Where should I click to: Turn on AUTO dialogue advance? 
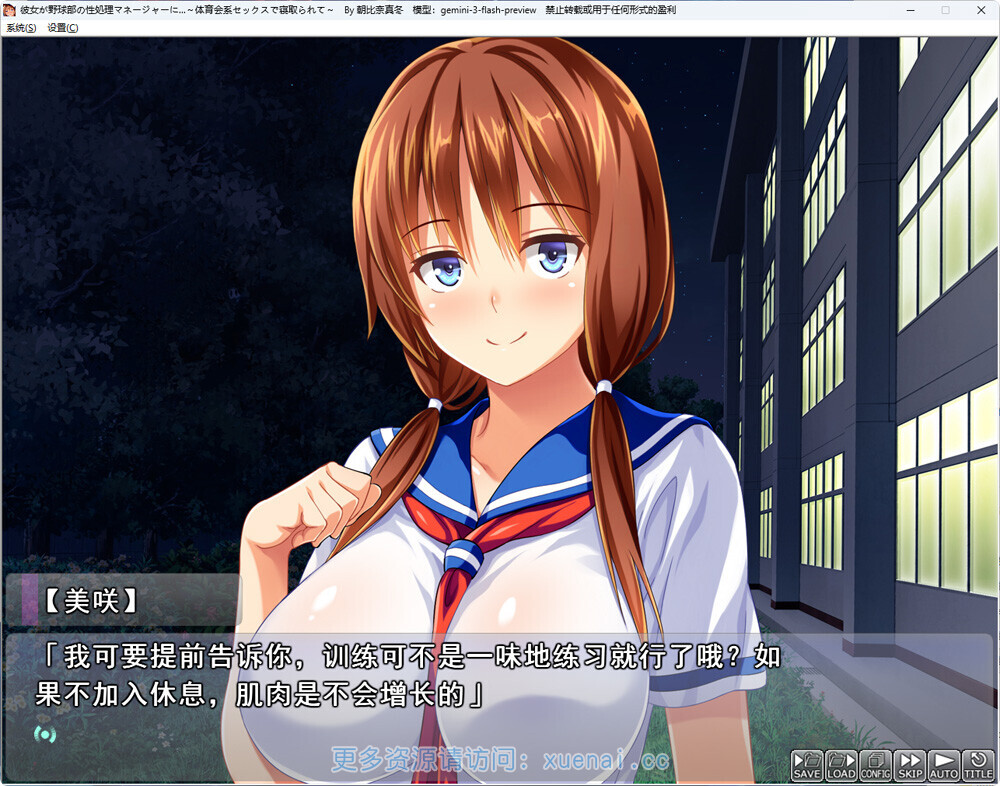(943, 765)
